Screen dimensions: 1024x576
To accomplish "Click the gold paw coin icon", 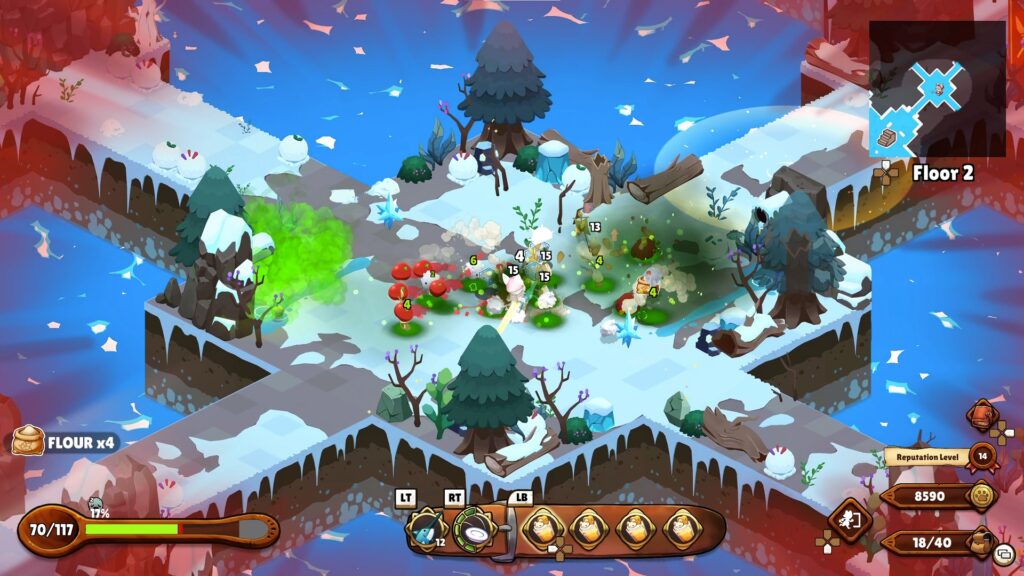I will (x=982, y=495).
